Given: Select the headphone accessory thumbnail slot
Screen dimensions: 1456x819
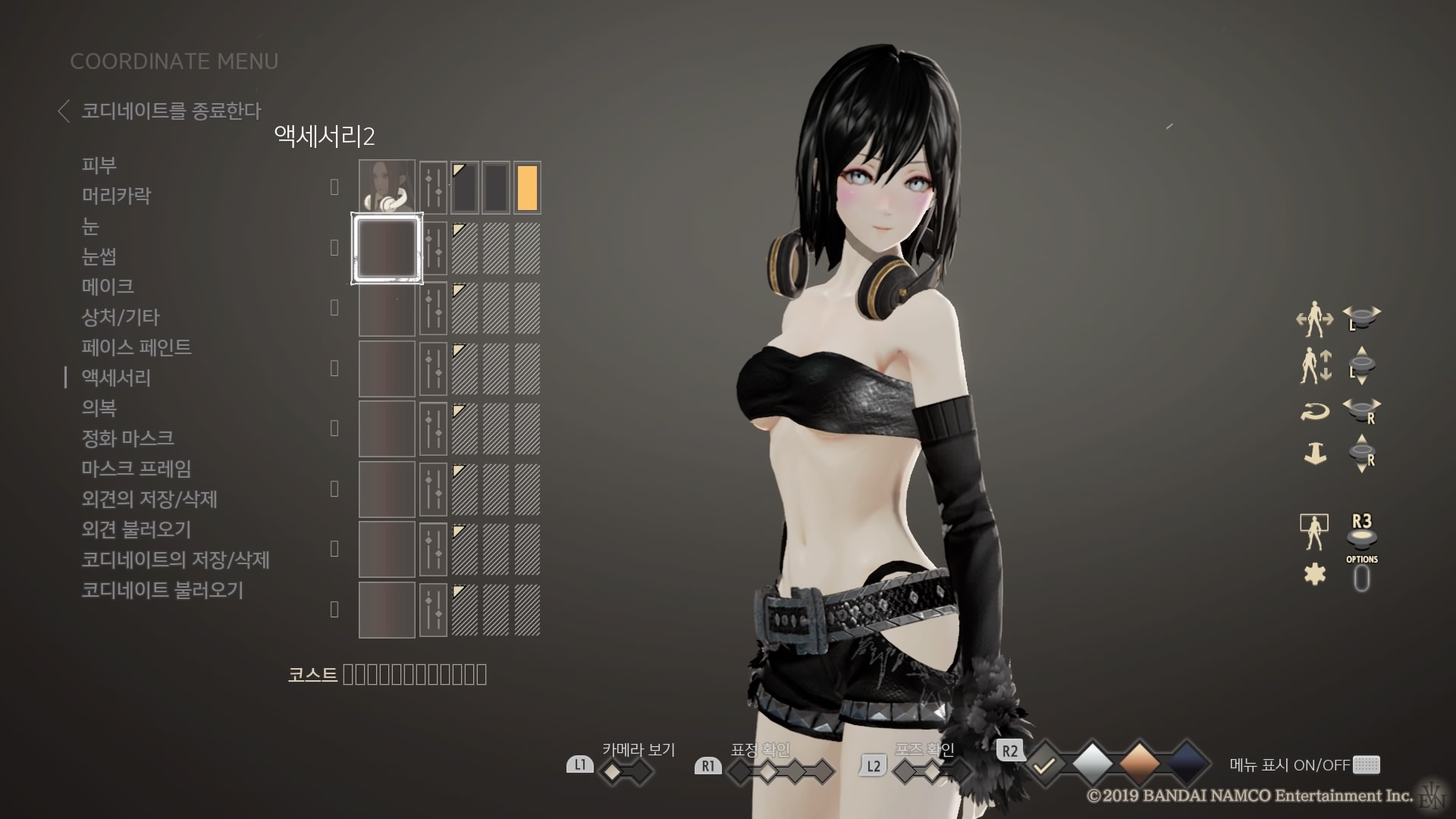Looking at the screenshot, I should (387, 187).
